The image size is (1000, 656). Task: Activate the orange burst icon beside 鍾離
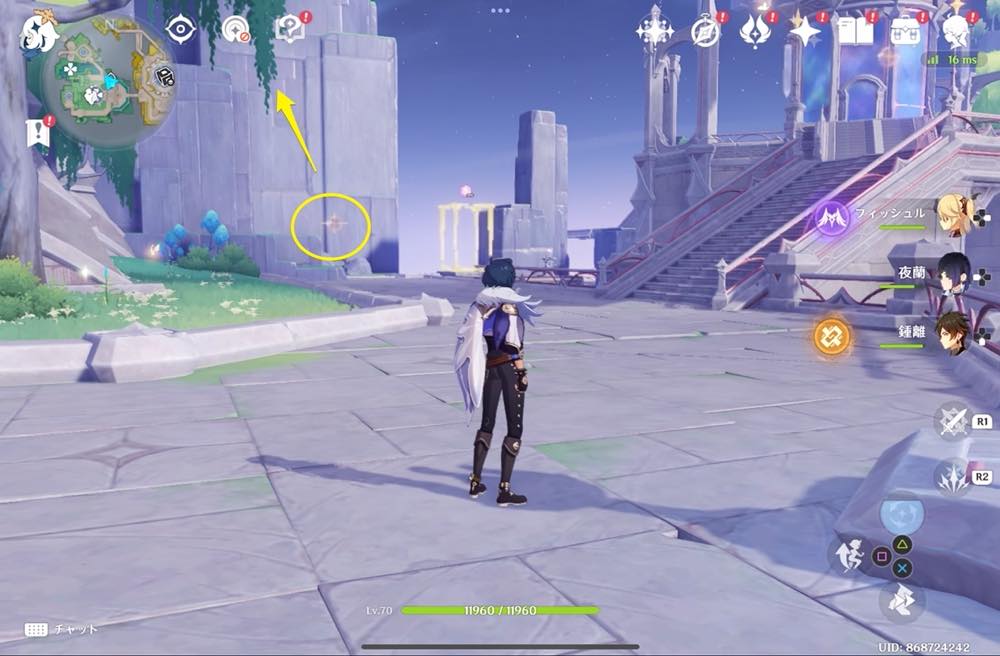coord(832,337)
